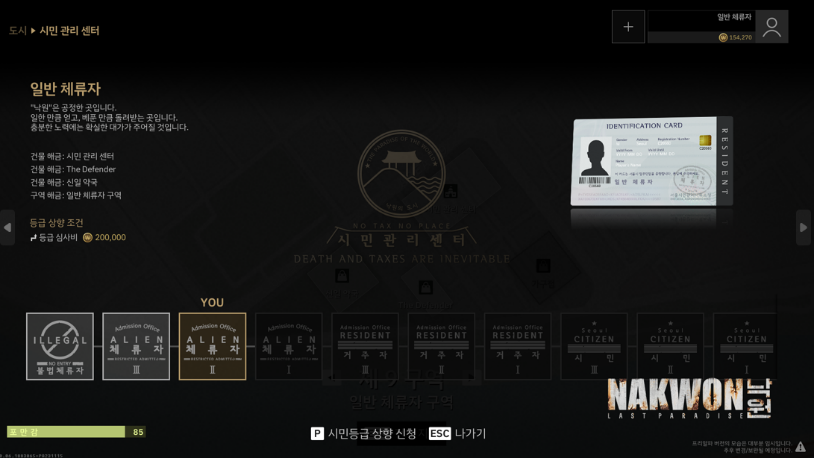The image size is (814, 458).
Task: Select the ALIEN 체류자 III rank card
Action: [136, 346]
